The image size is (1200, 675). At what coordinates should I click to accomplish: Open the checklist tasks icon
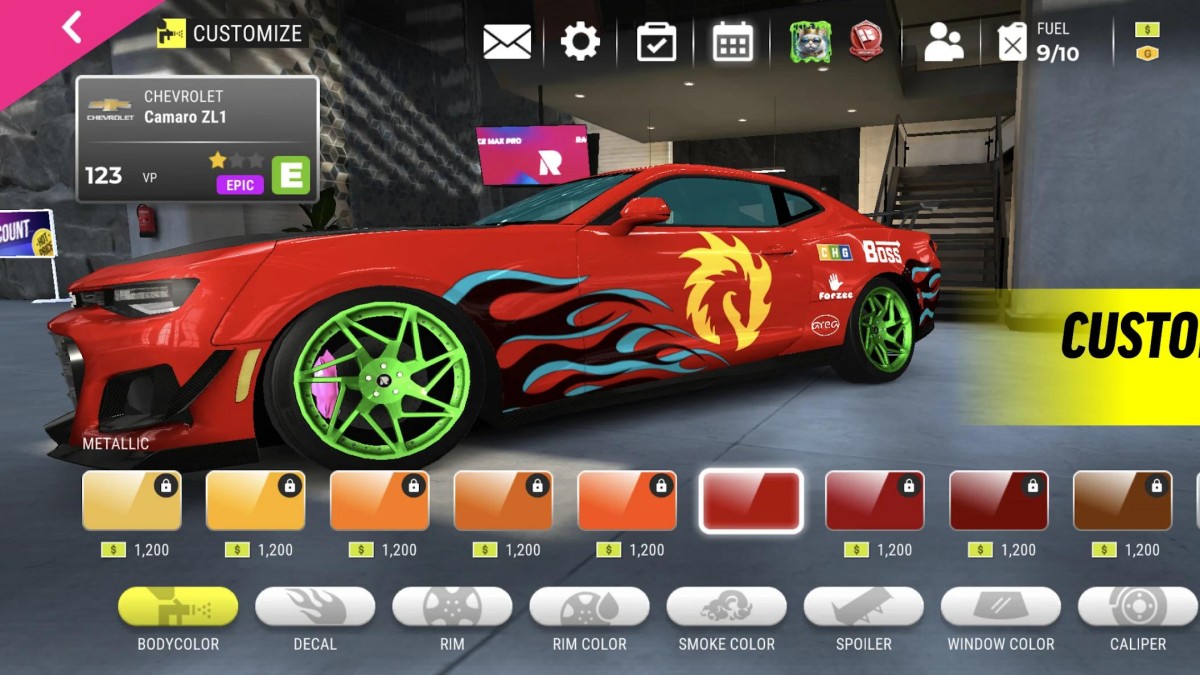coord(656,42)
